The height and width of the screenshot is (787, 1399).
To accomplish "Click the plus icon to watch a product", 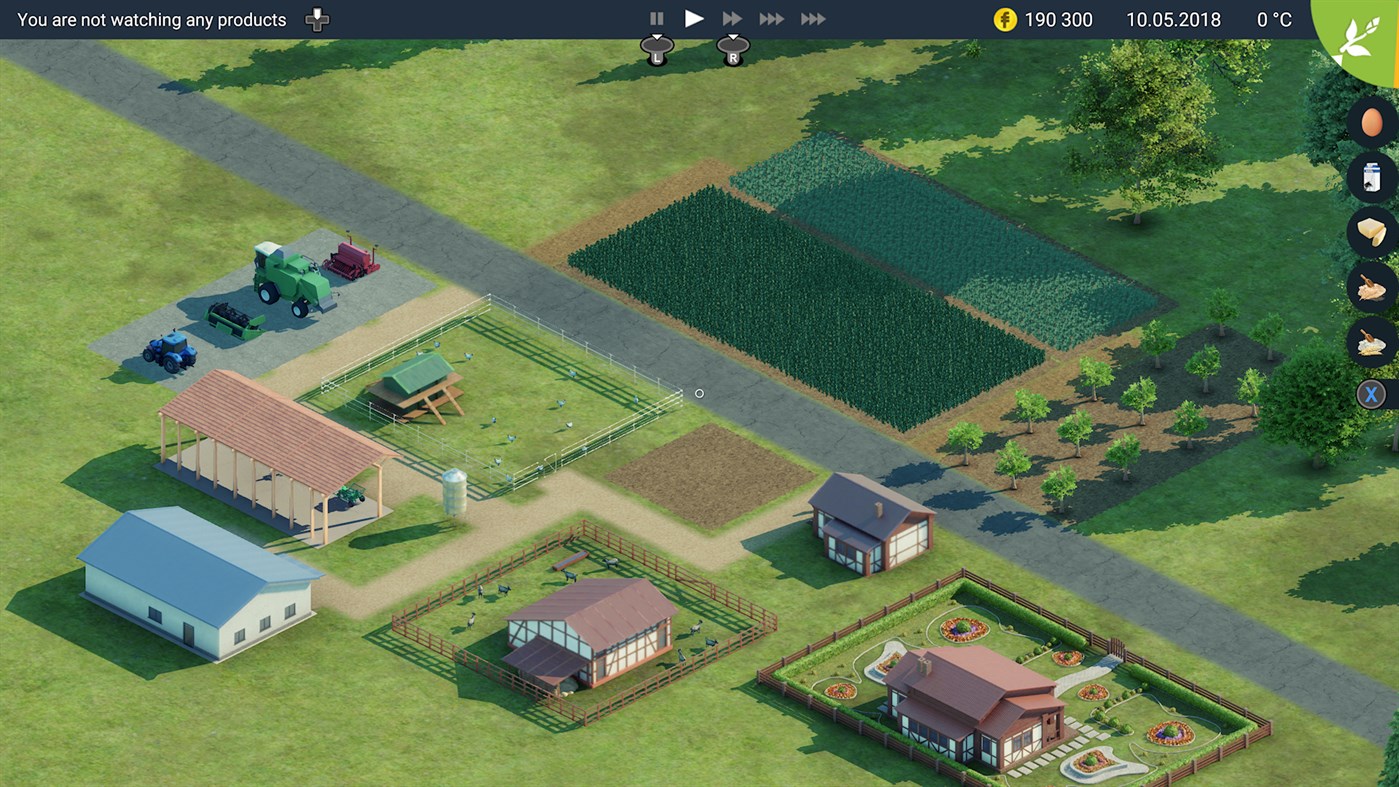I will pyautogui.click(x=316, y=18).
